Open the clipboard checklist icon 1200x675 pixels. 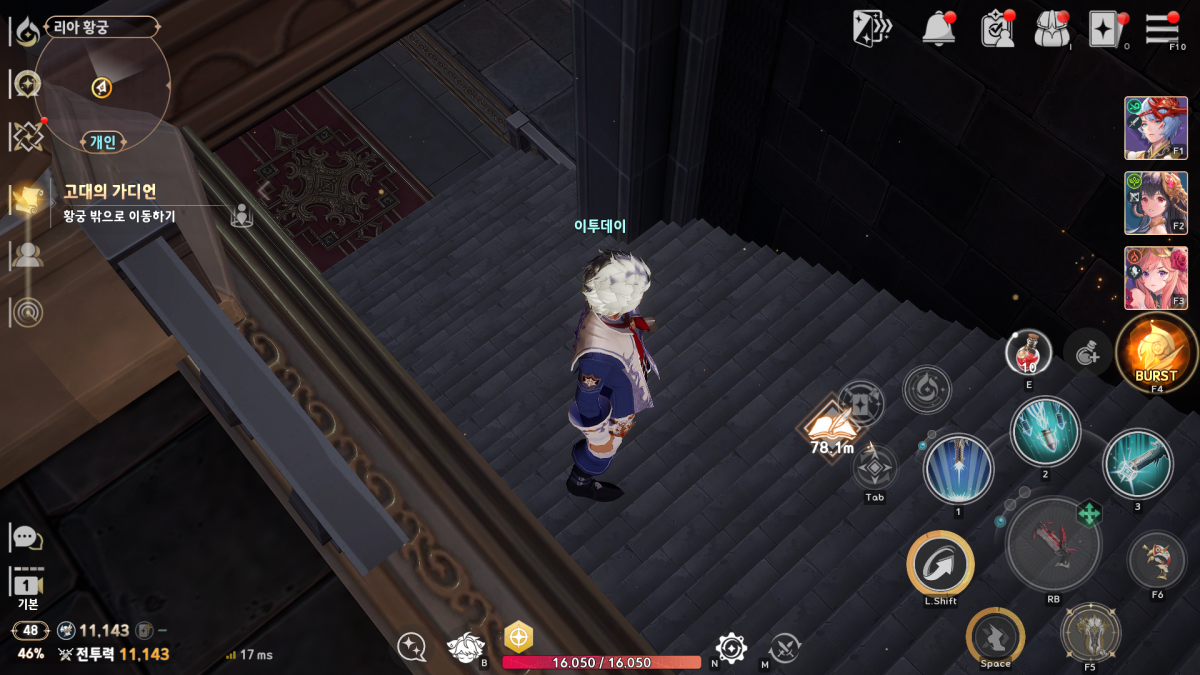pos(997,28)
